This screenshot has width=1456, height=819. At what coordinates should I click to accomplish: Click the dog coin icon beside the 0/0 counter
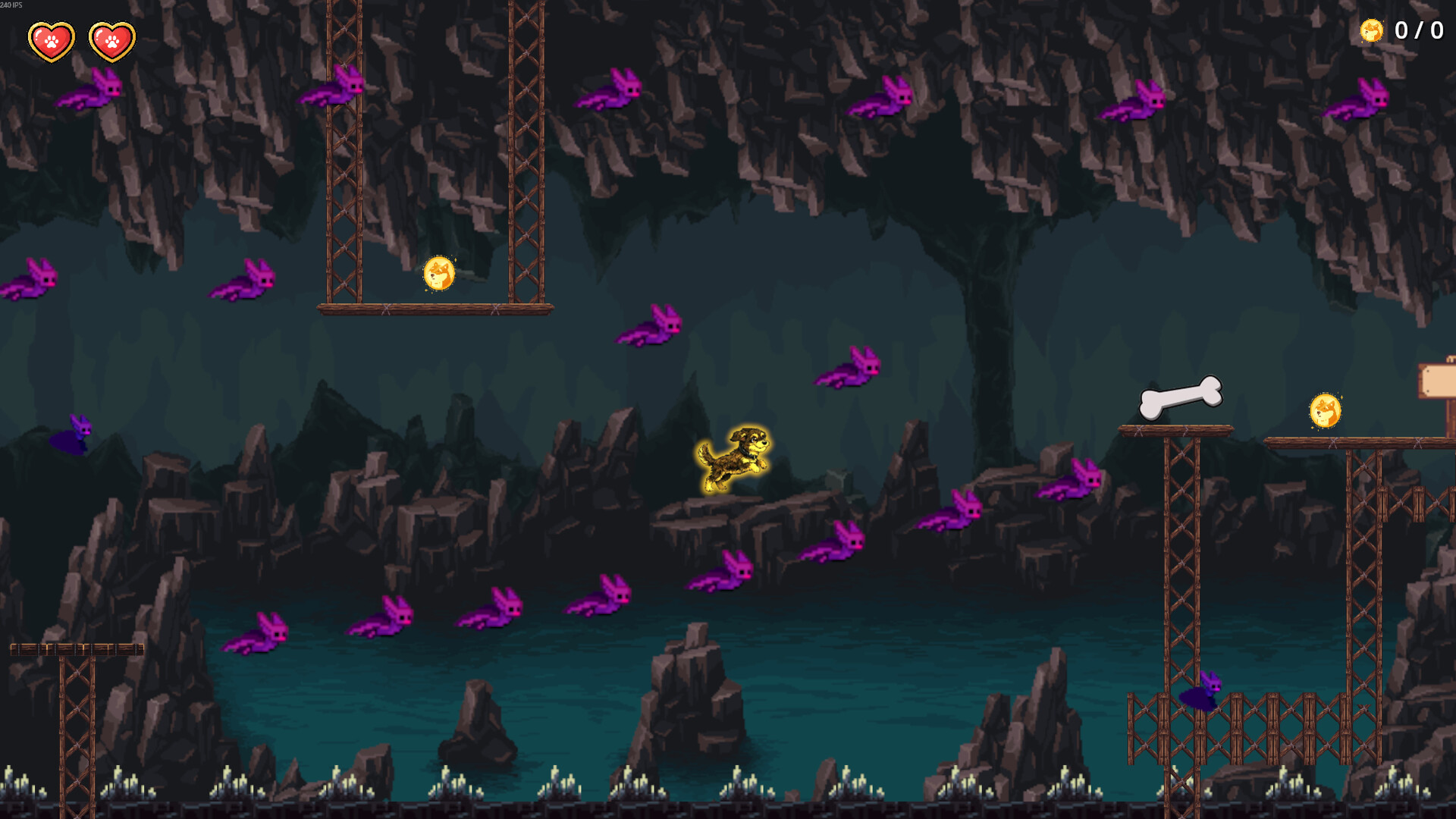[1373, 32]
